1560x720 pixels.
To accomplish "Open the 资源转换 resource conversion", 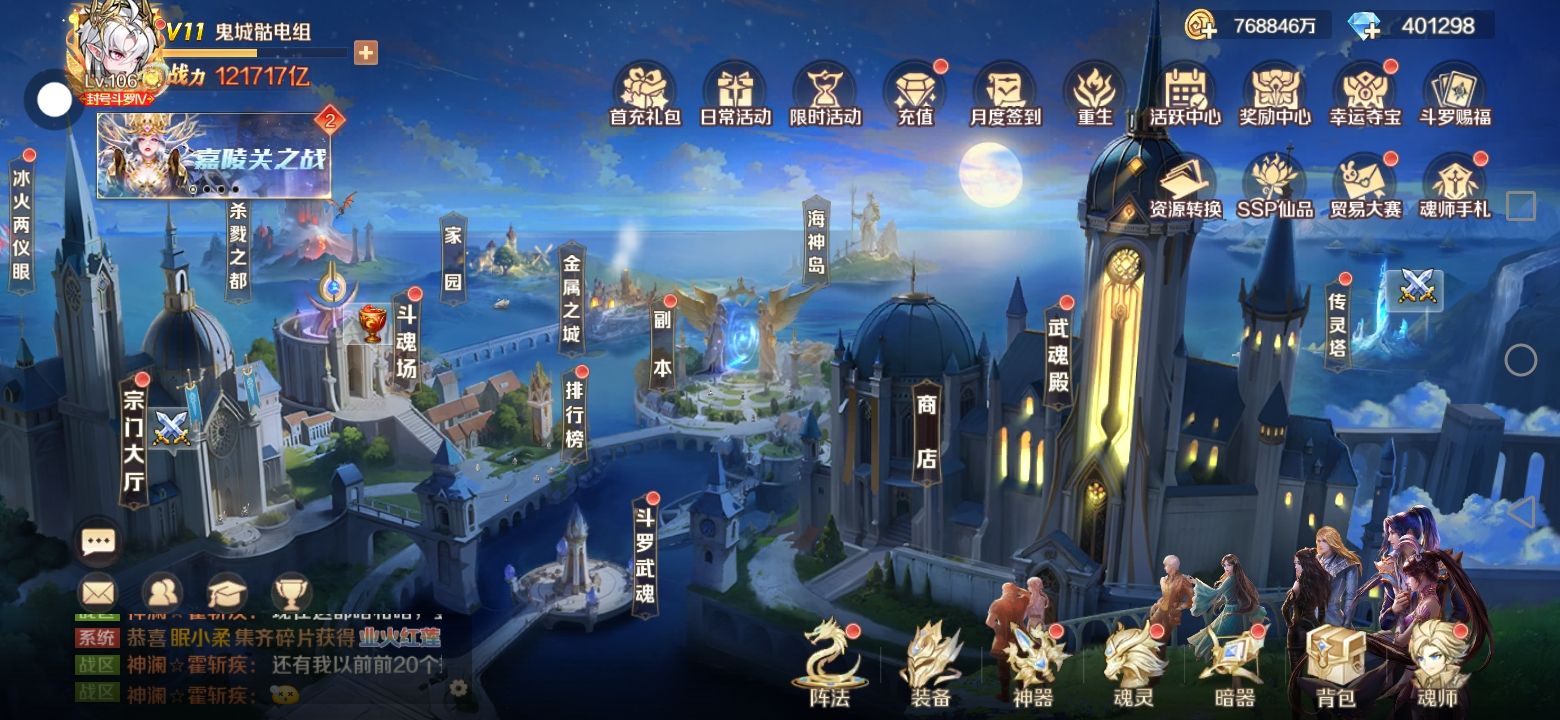I will click(1185, 187).
